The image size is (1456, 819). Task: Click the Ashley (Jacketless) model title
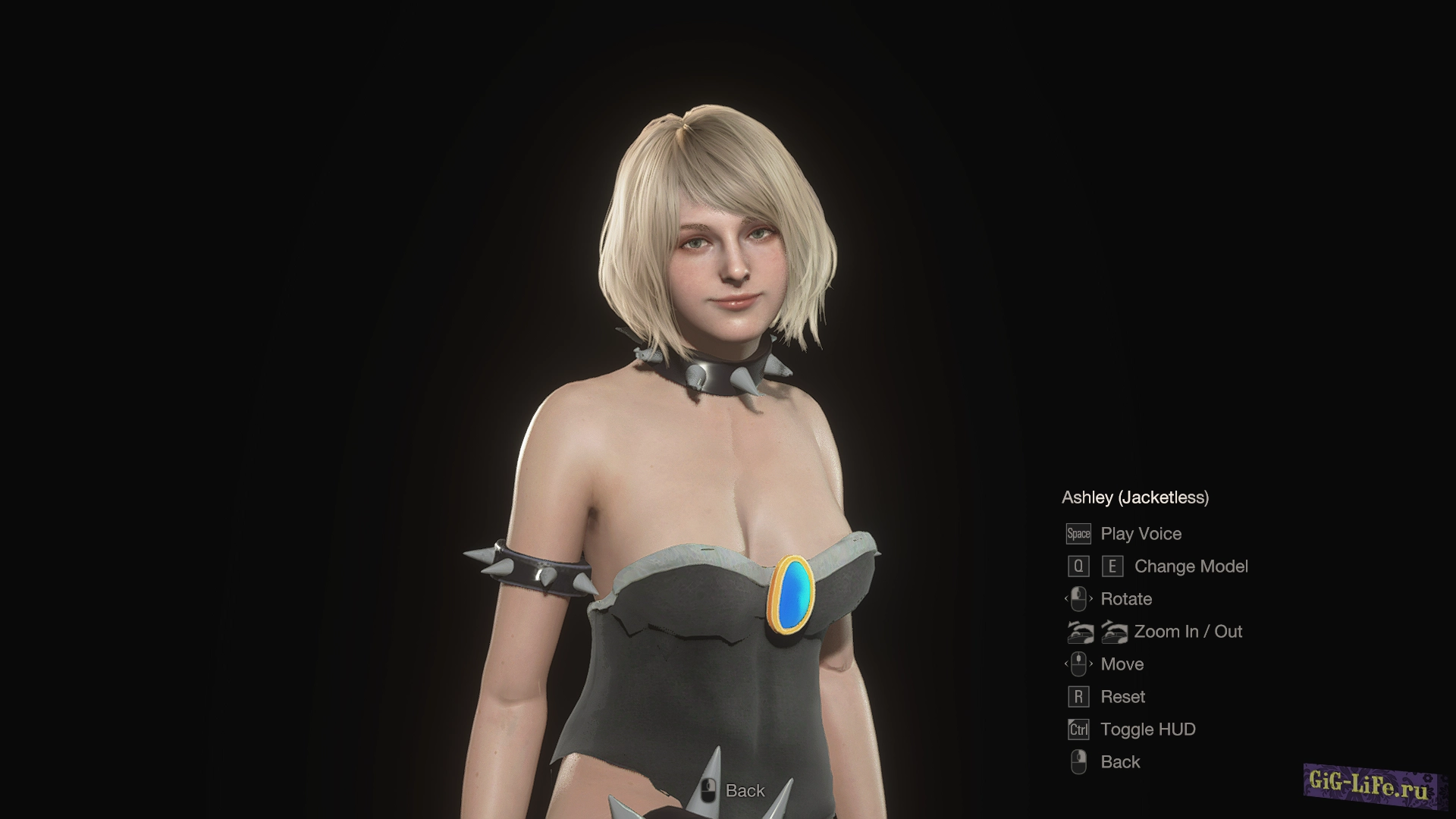point(1135,498)
